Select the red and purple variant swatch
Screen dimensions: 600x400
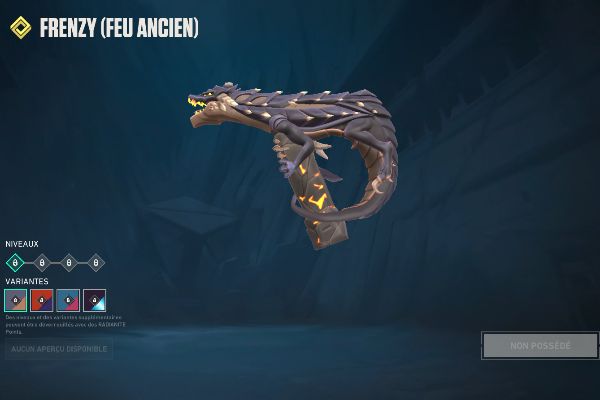pos(42,300)
